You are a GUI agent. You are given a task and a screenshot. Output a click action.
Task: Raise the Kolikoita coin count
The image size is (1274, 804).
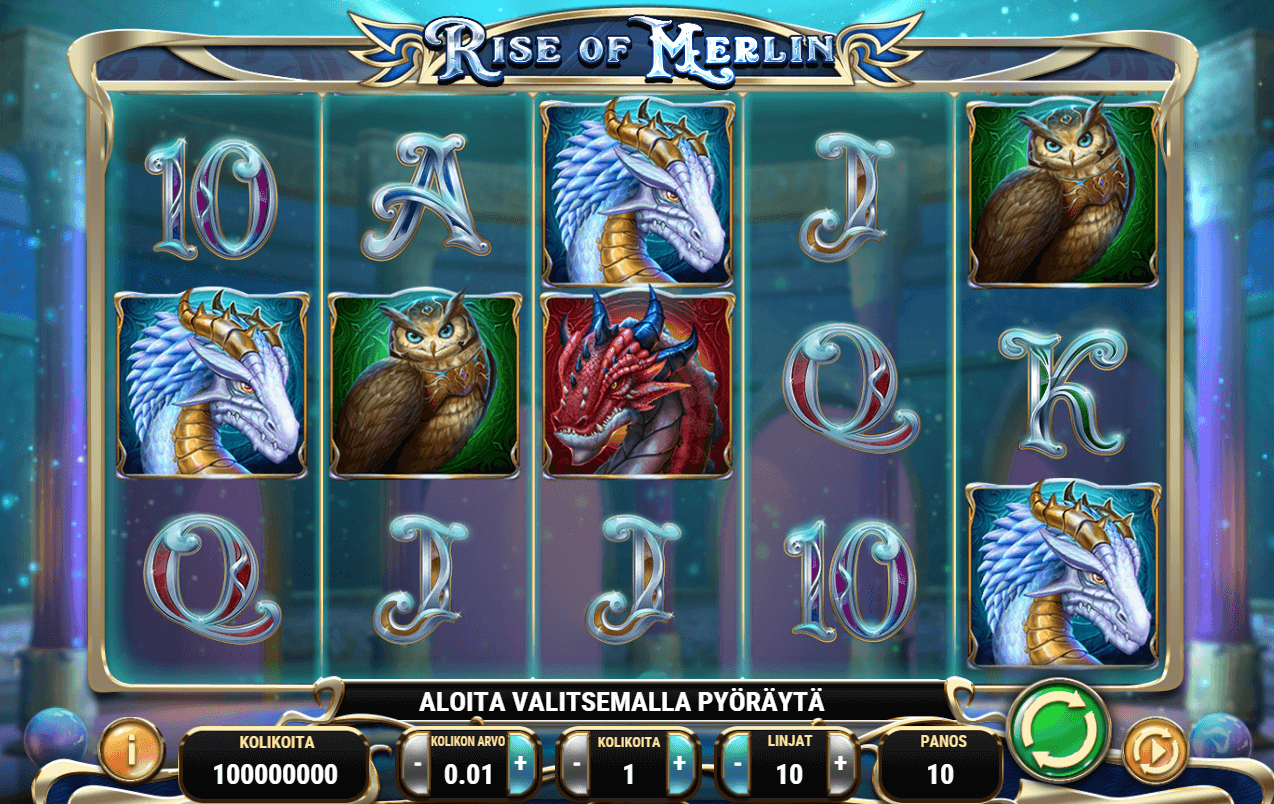(x=679, y=763)
